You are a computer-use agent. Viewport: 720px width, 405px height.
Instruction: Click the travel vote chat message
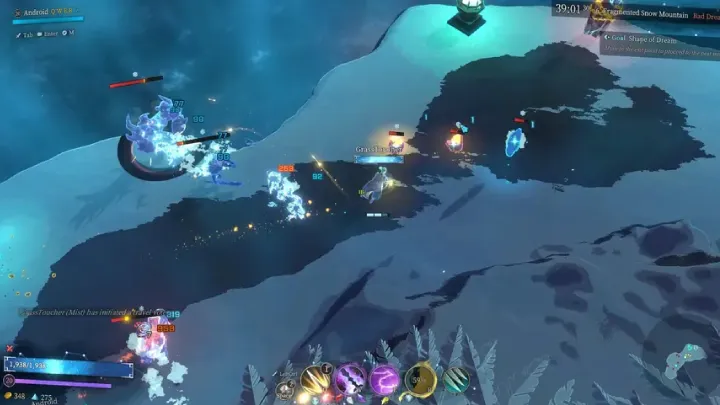tap(90, 312)
